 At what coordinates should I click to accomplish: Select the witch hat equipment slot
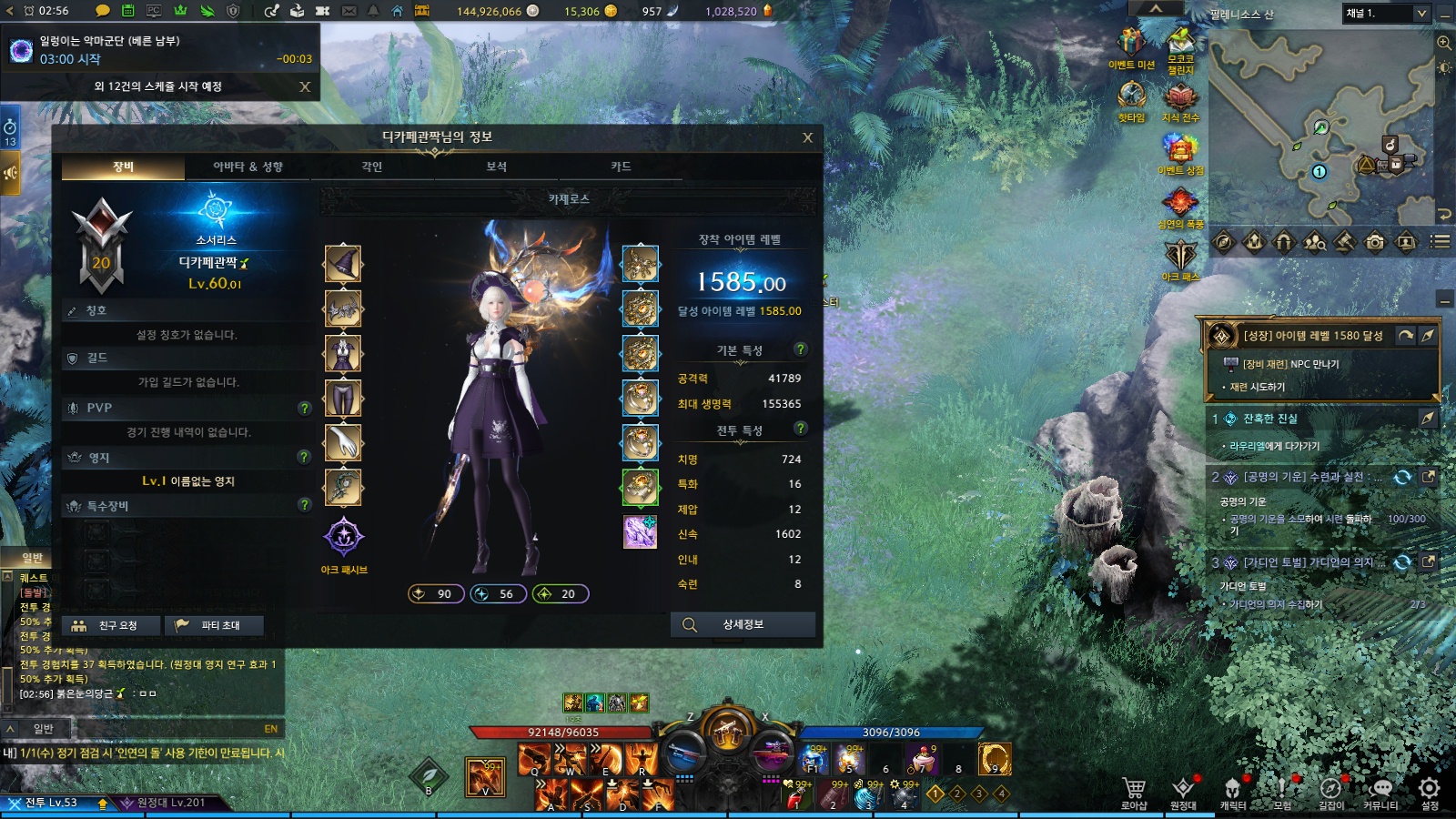(343, 265)
